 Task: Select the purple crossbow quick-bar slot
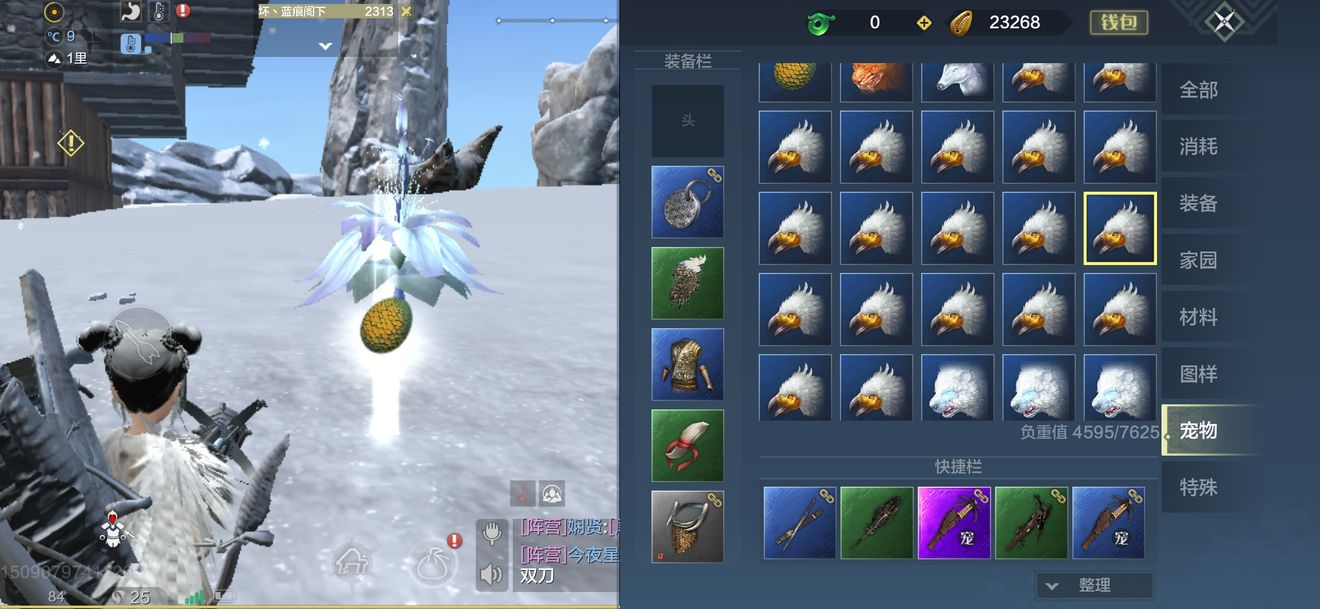[954, 522]
